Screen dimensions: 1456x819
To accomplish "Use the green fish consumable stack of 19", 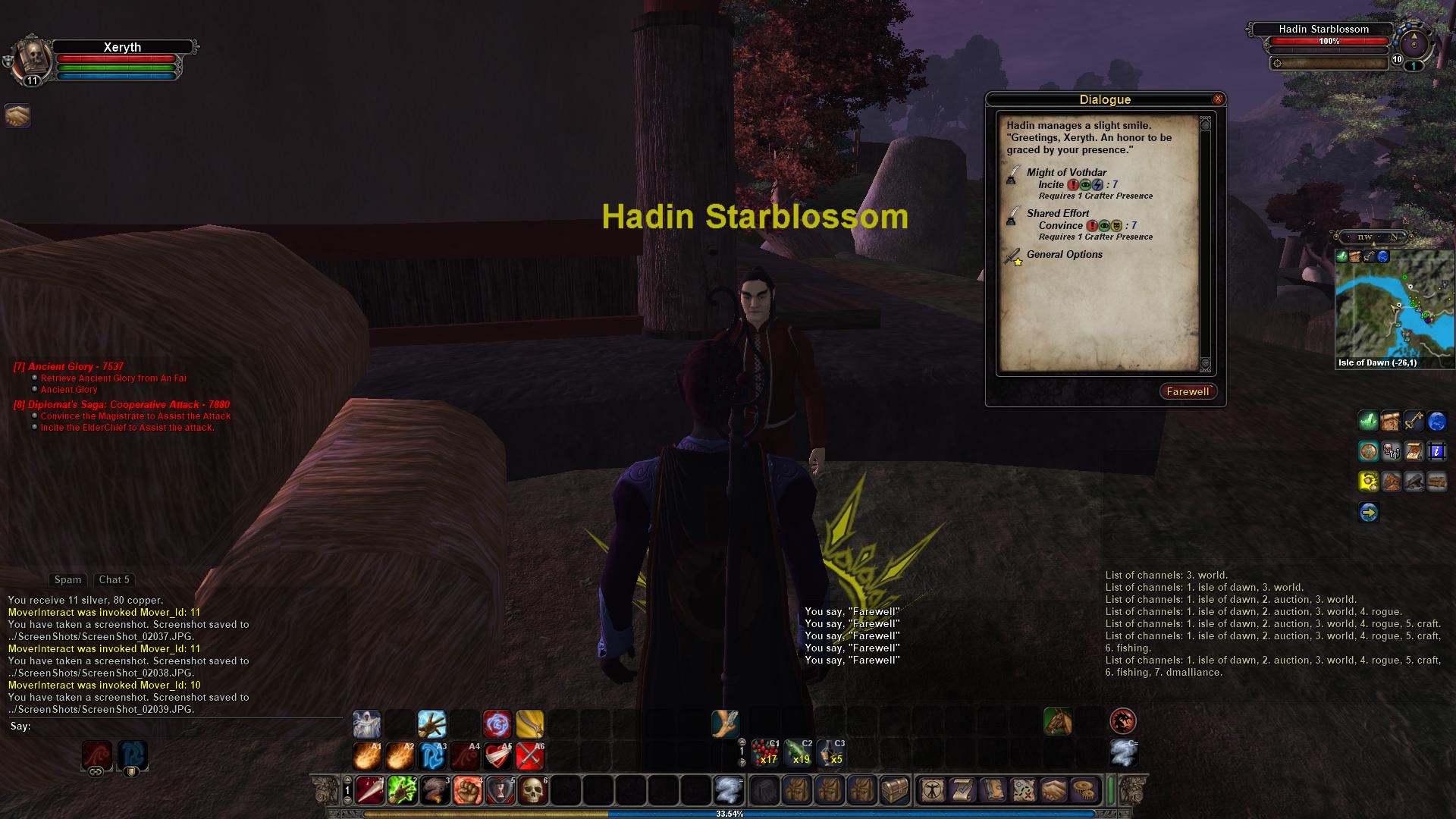I will coord(798,753).
